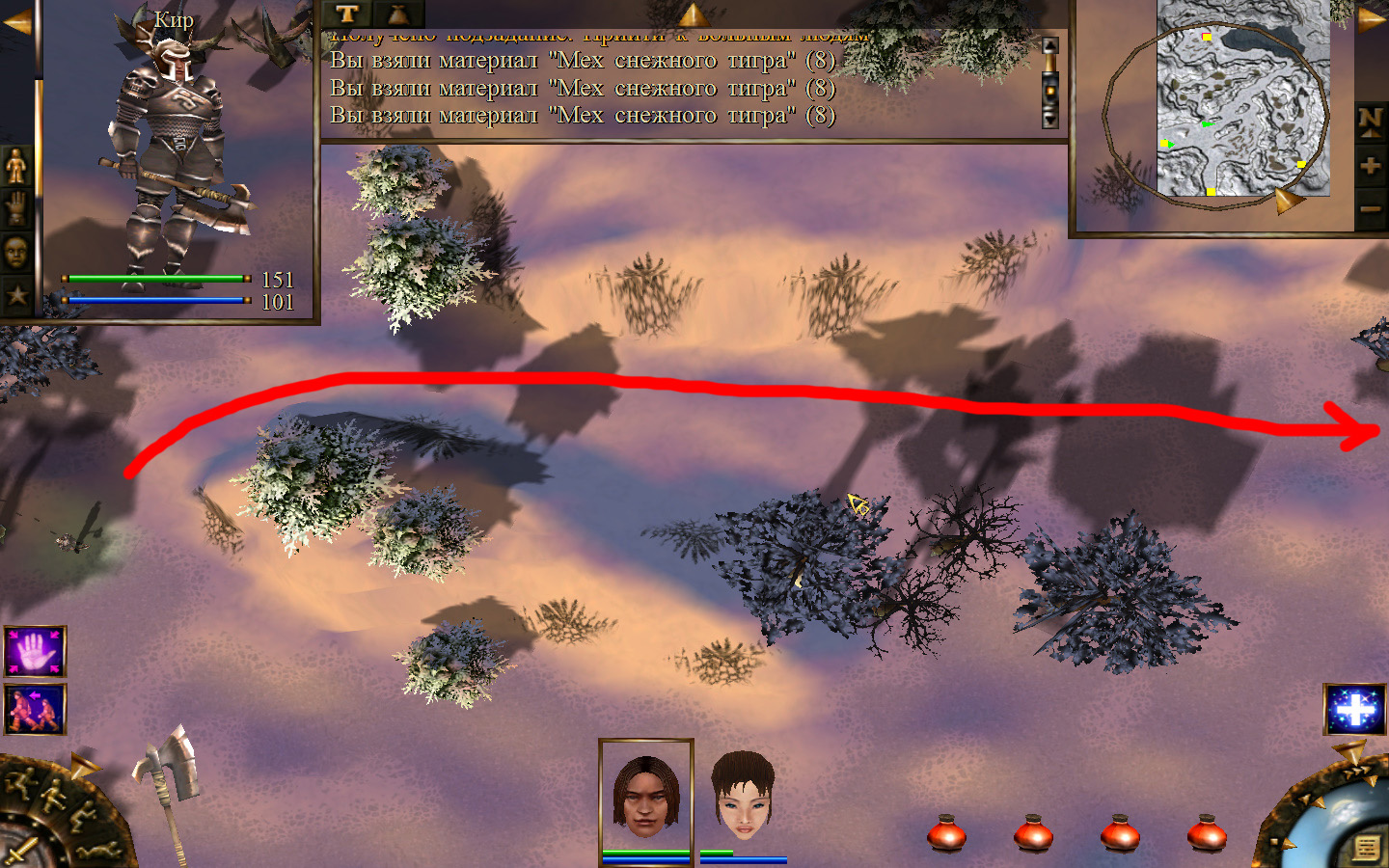Orient the minimap north with the N button
The height and width of the screenshot is (868, 1389).
1370,122
